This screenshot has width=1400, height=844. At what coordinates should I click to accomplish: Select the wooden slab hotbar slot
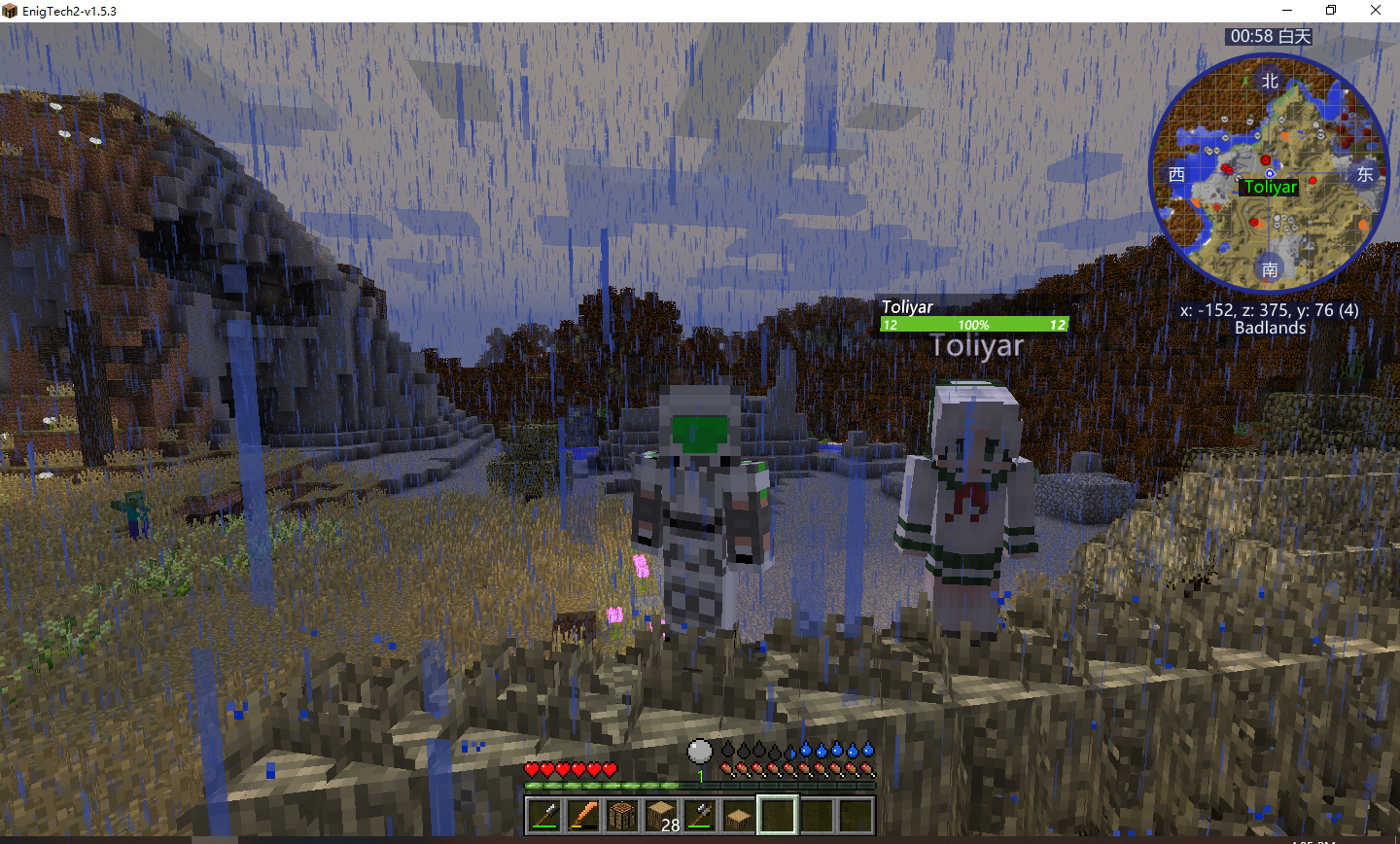[739, 815]
